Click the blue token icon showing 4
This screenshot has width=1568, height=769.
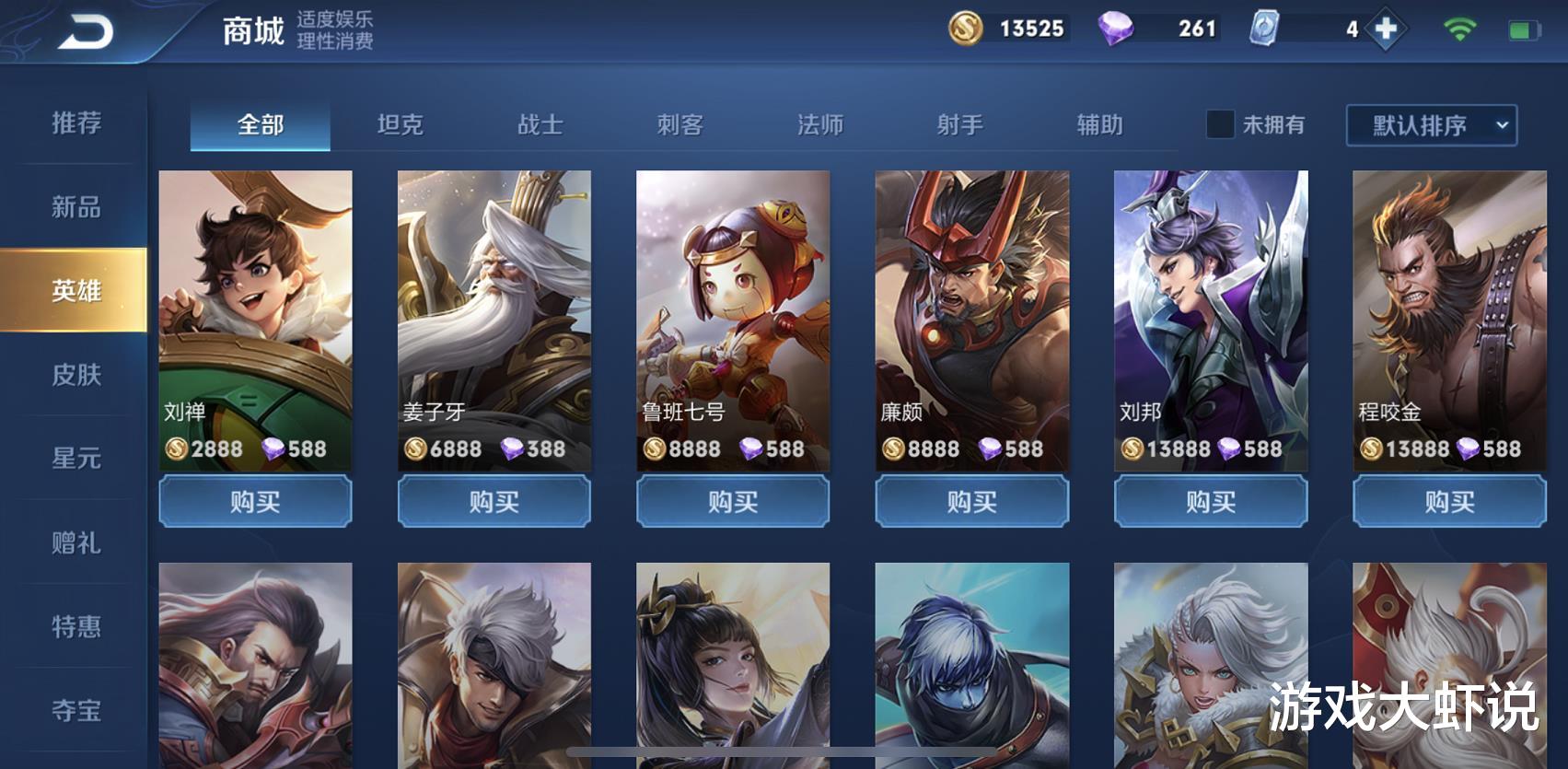(1262, 29)
